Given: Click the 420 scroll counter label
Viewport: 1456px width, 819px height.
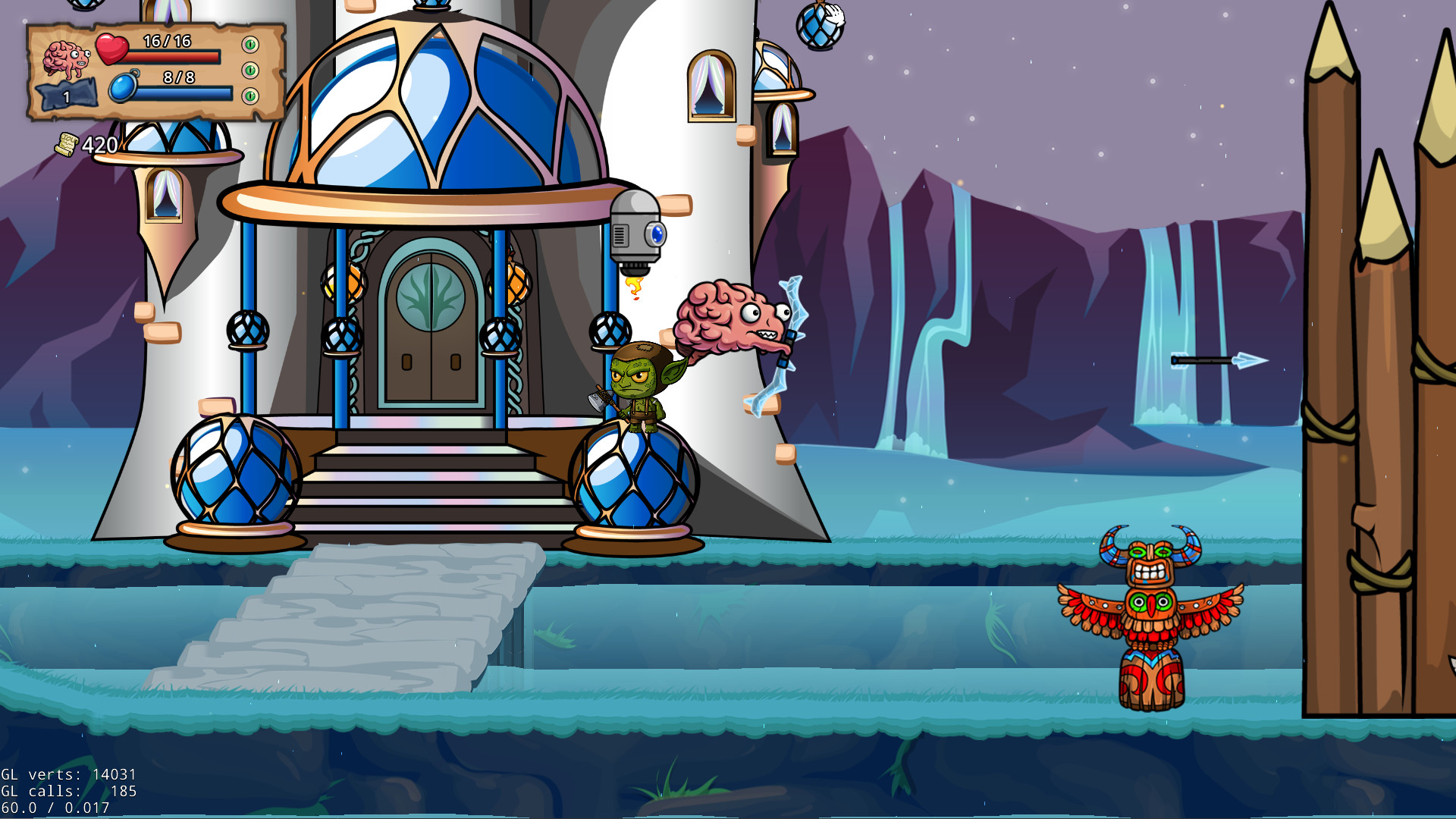Looking at the screenshot, I should 99,143.
